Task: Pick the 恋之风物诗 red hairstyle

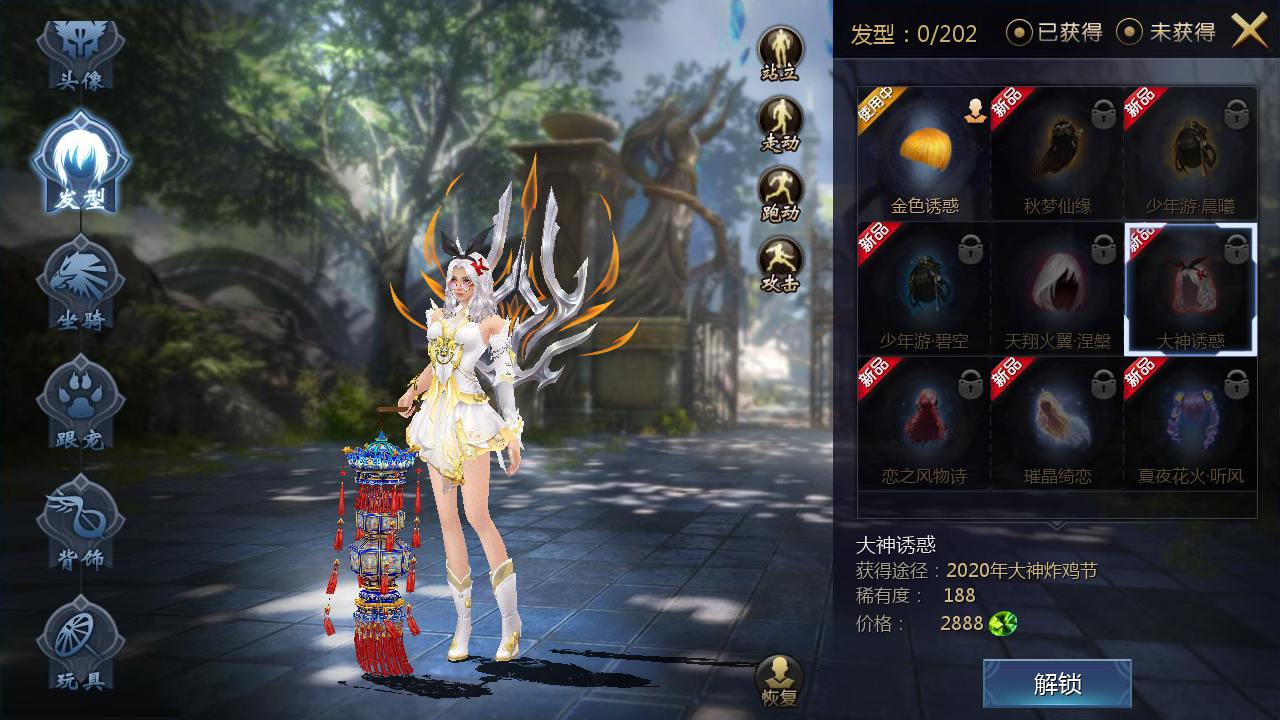Action: [x=924, y=424]
